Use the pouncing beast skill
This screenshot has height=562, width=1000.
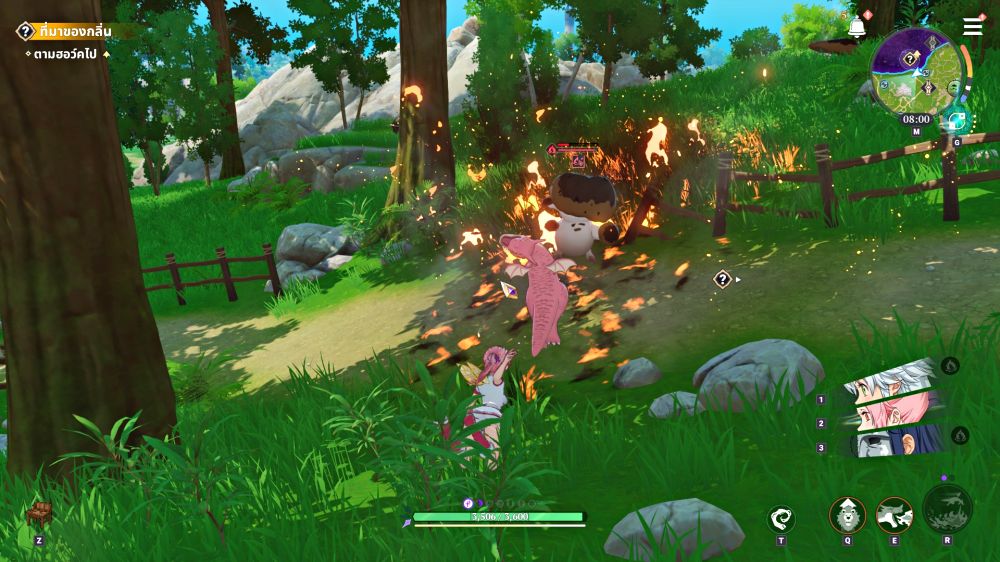(894, 515)
